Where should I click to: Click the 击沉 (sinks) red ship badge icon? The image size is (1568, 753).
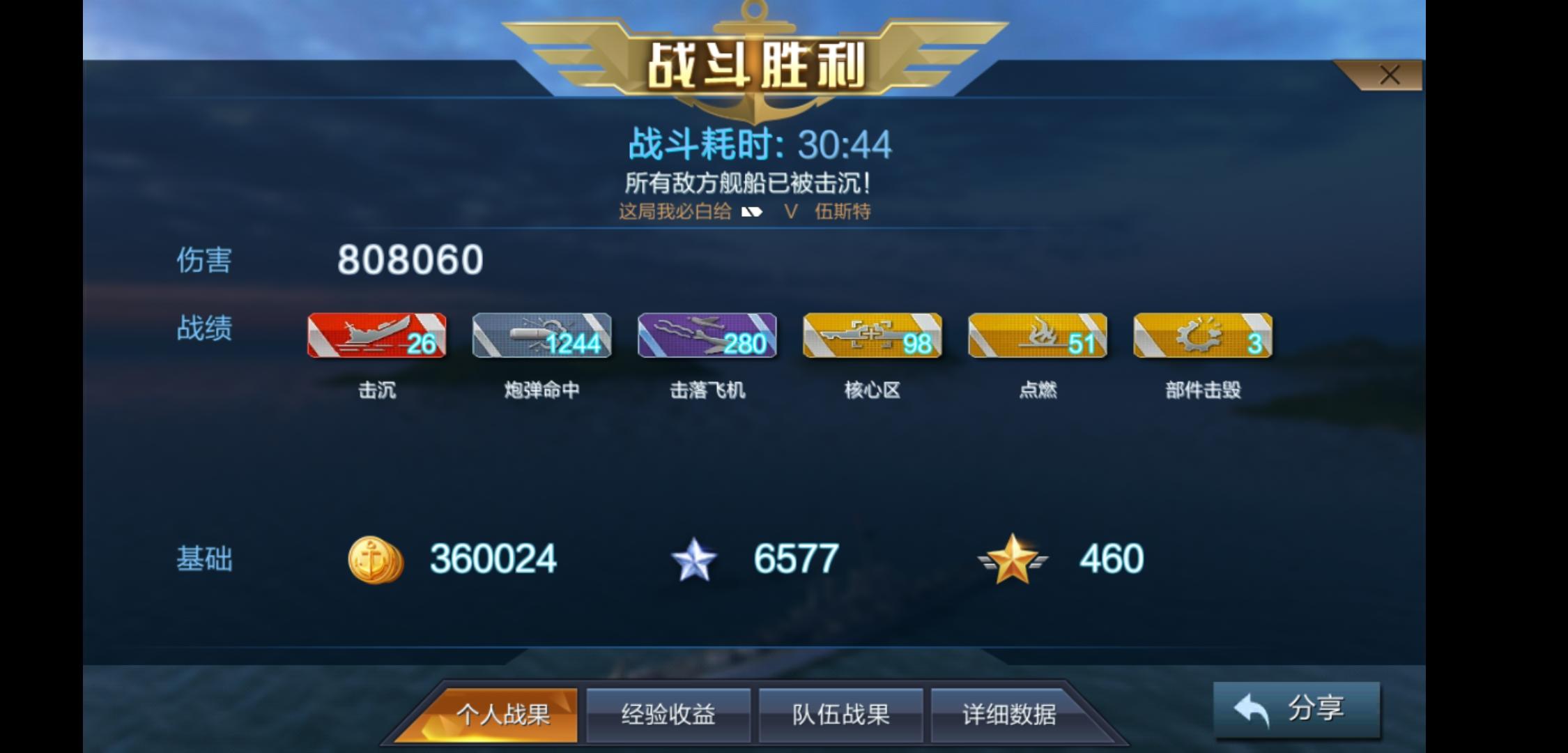click(376, 337)
